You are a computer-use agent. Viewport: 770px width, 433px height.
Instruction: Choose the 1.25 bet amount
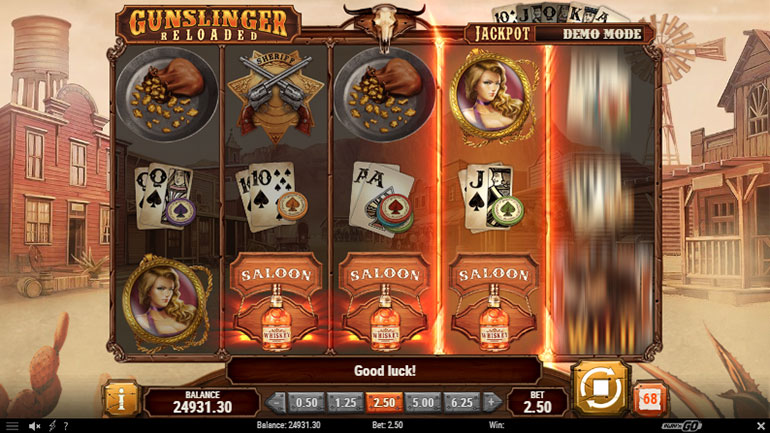343,402
